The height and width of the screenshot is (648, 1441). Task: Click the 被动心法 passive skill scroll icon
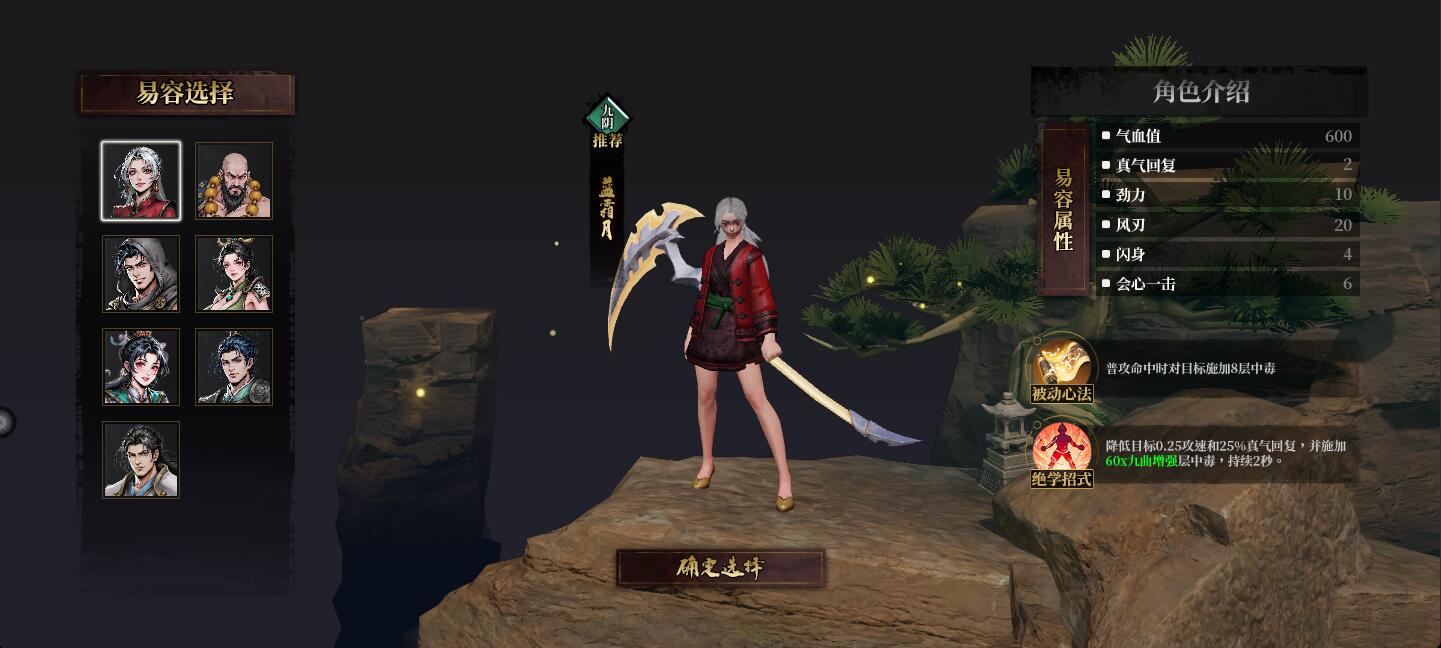[1062, 366]
